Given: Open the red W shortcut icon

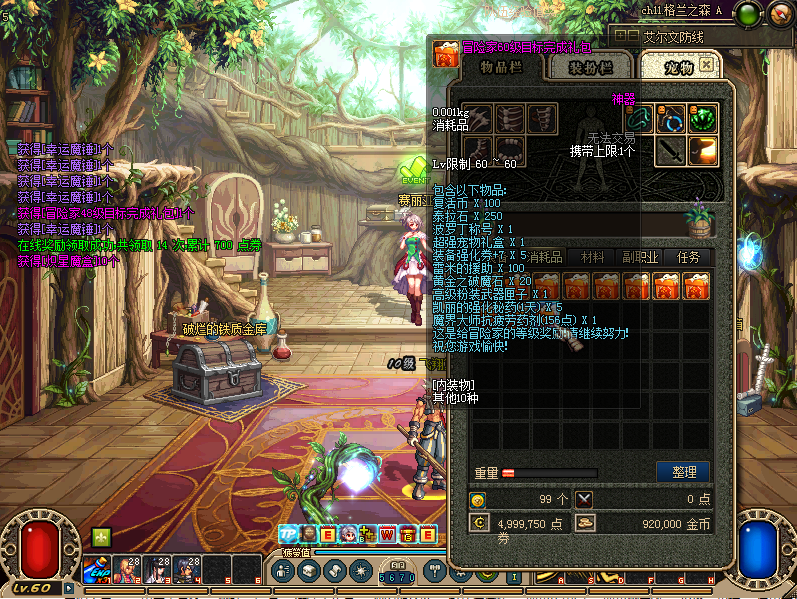Looking at the screenshot, I should pos(388,534).
